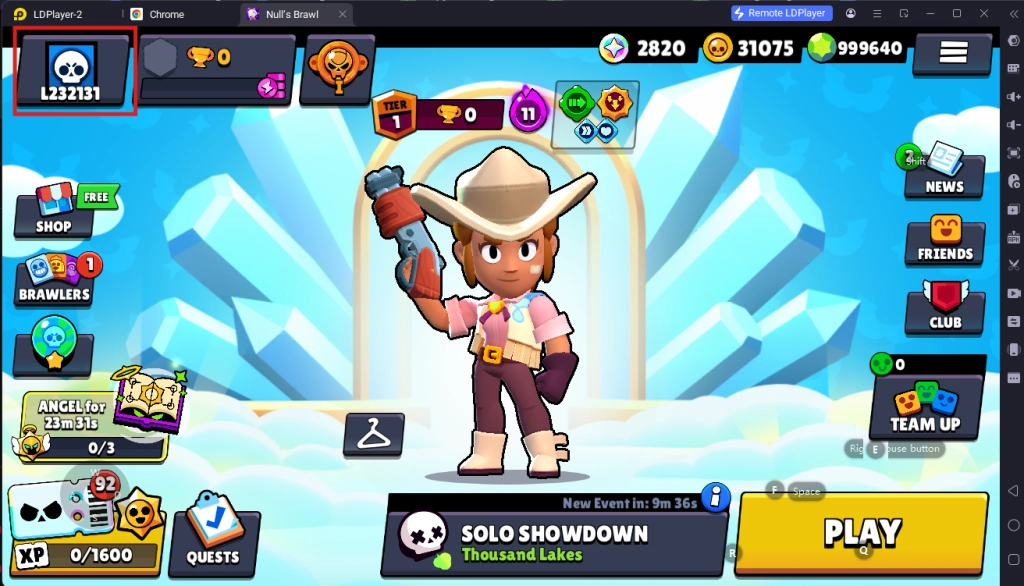This screenshot has width=1024, height=586.
Task: Open the orange trophy leaderboard icon
Action: 337,70
